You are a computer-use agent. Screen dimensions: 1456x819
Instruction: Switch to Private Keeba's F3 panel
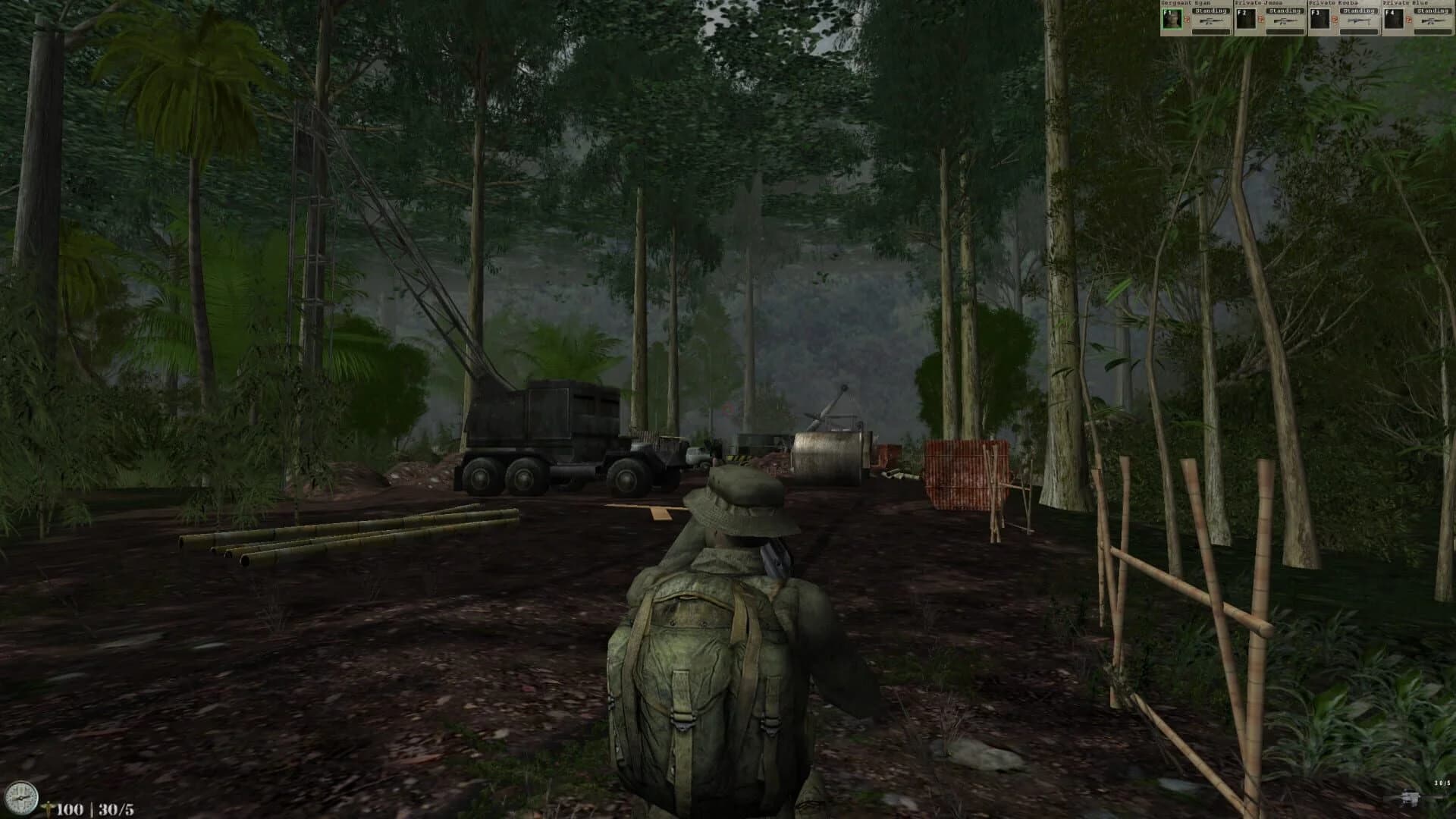pyautogui.click(x=1321, y=19)
